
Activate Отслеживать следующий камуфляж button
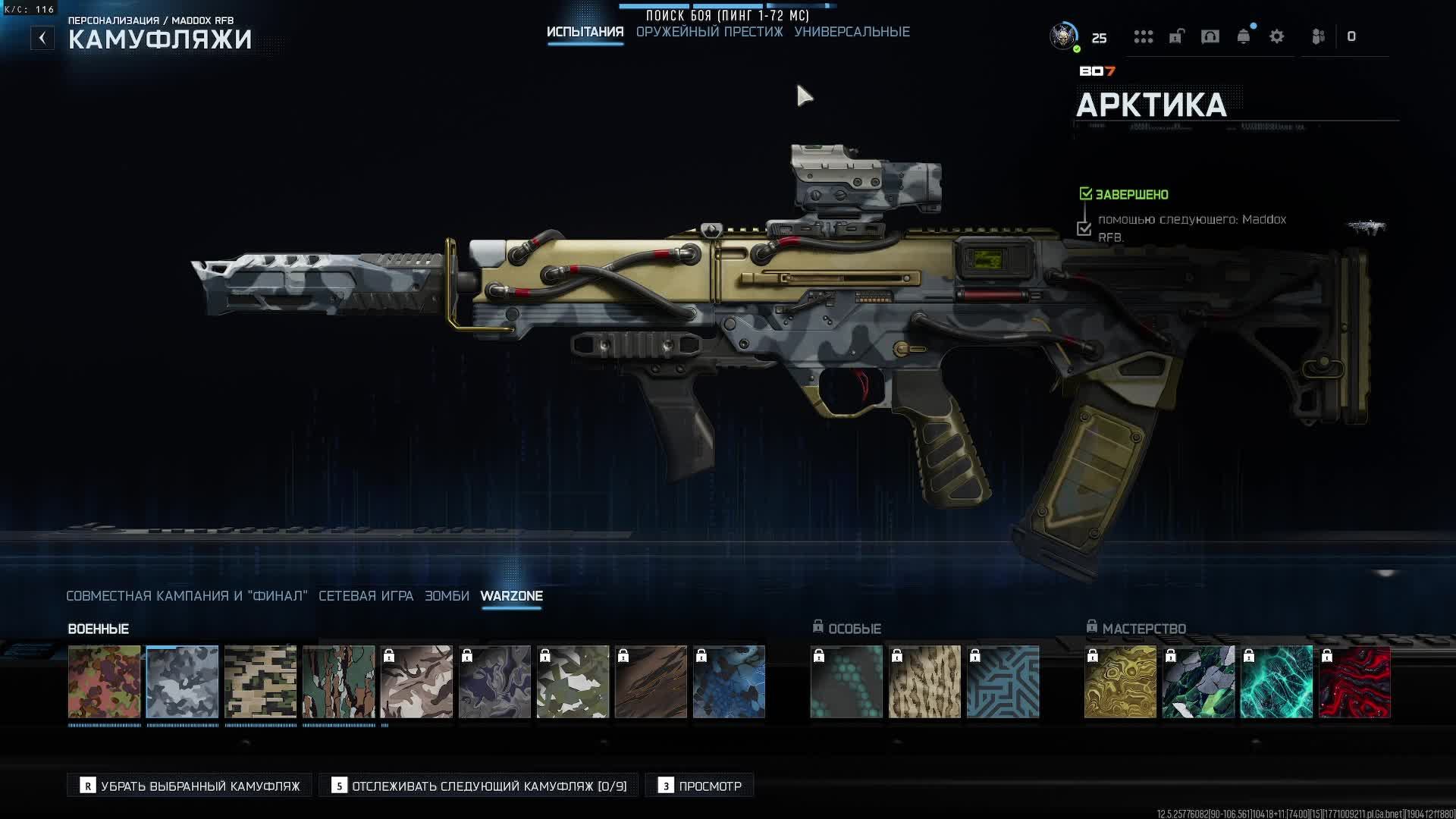tap(479, 786)
